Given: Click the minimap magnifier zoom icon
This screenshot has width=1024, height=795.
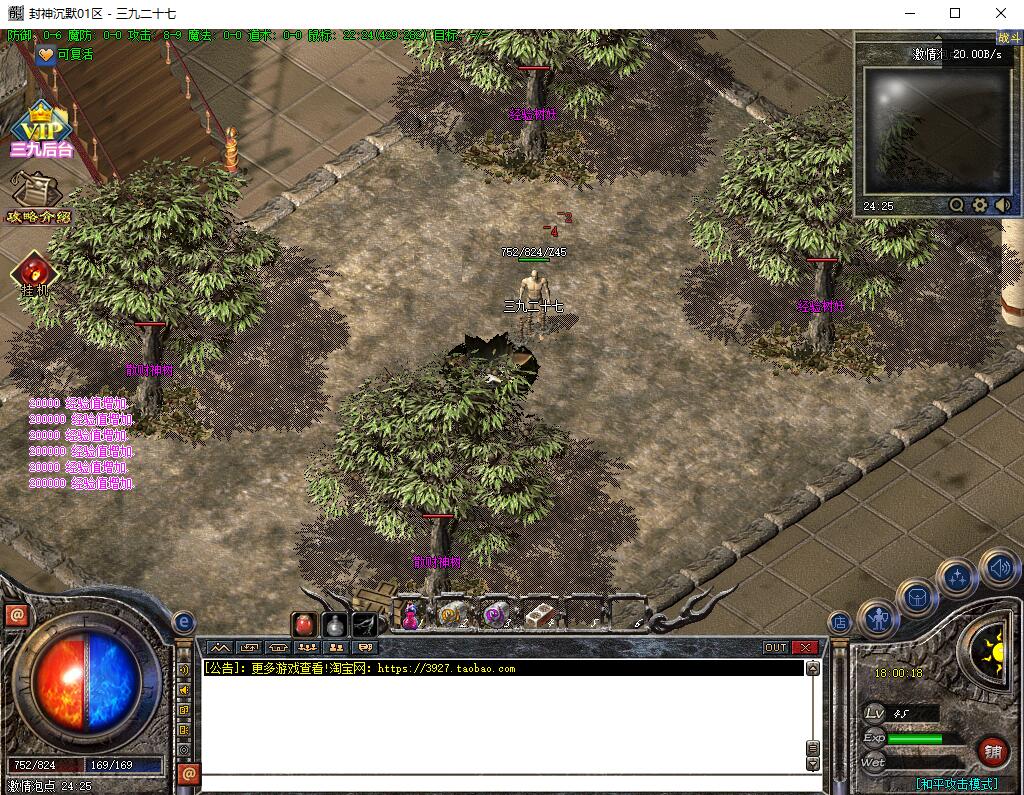Looking at the screenshot, I should pyautogui.click(x=957, y=205).
